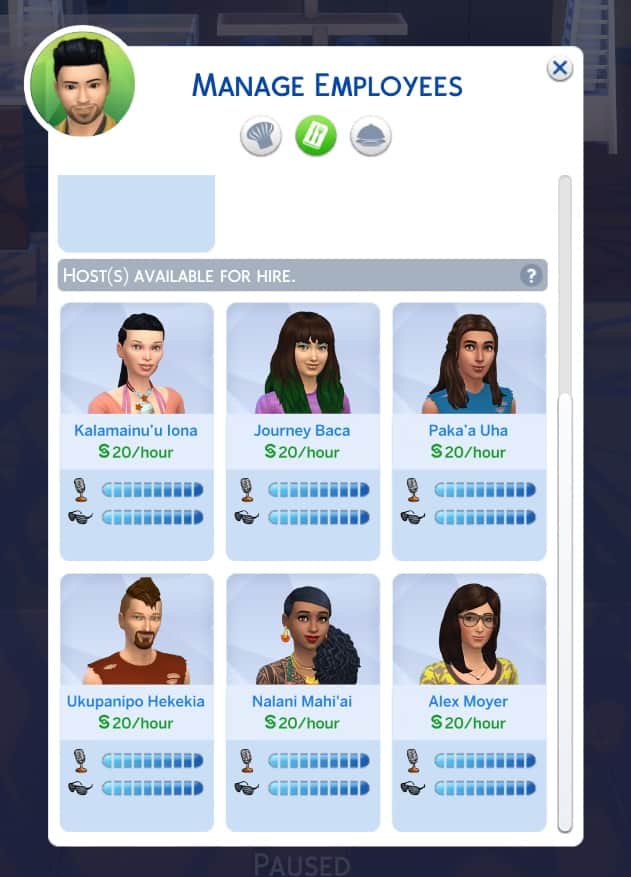Hire Nalani Mahi'ai as host

click(x=302, y=701)
